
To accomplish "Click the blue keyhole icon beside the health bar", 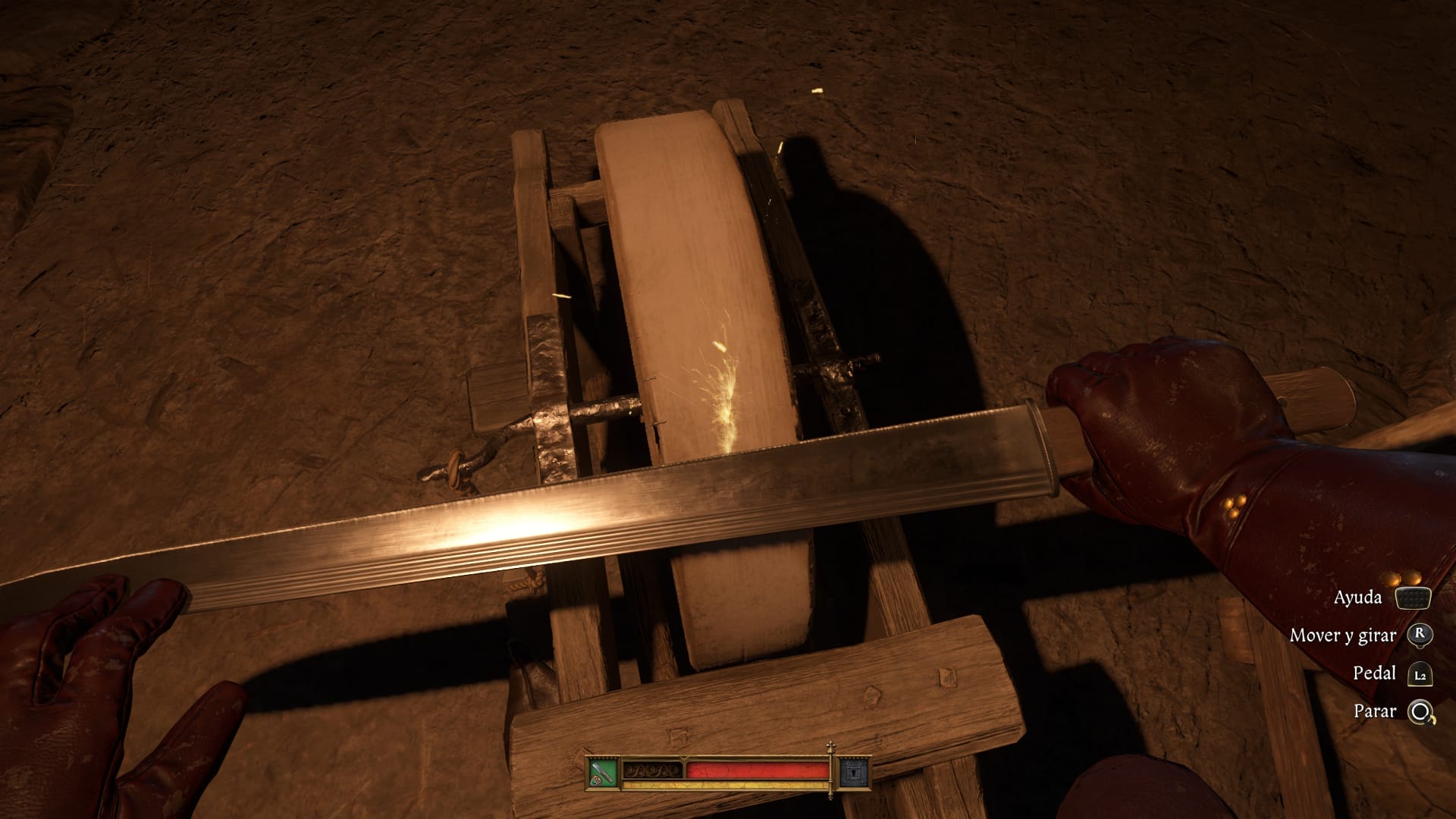I will 854,773.
